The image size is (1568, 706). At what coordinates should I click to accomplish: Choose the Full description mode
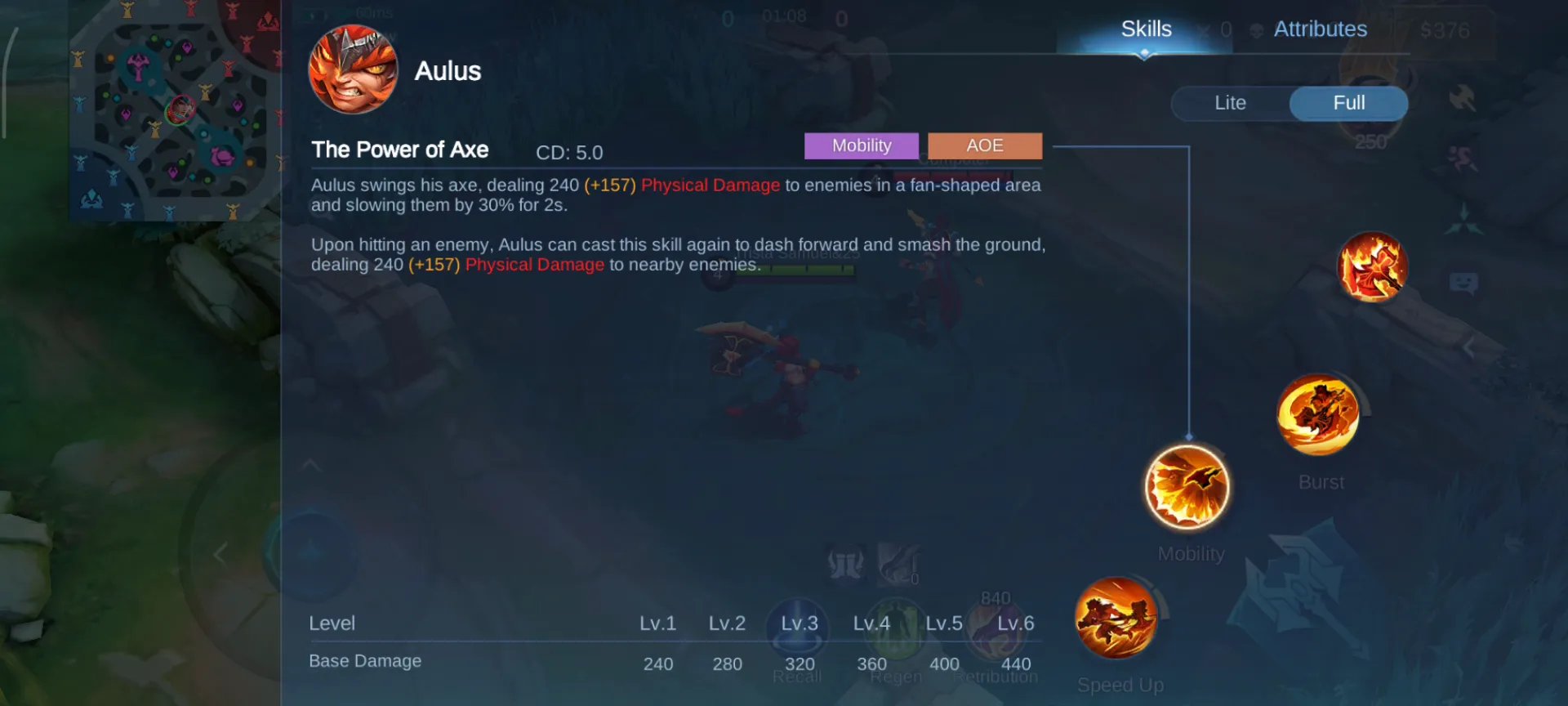pos(1348,103)
